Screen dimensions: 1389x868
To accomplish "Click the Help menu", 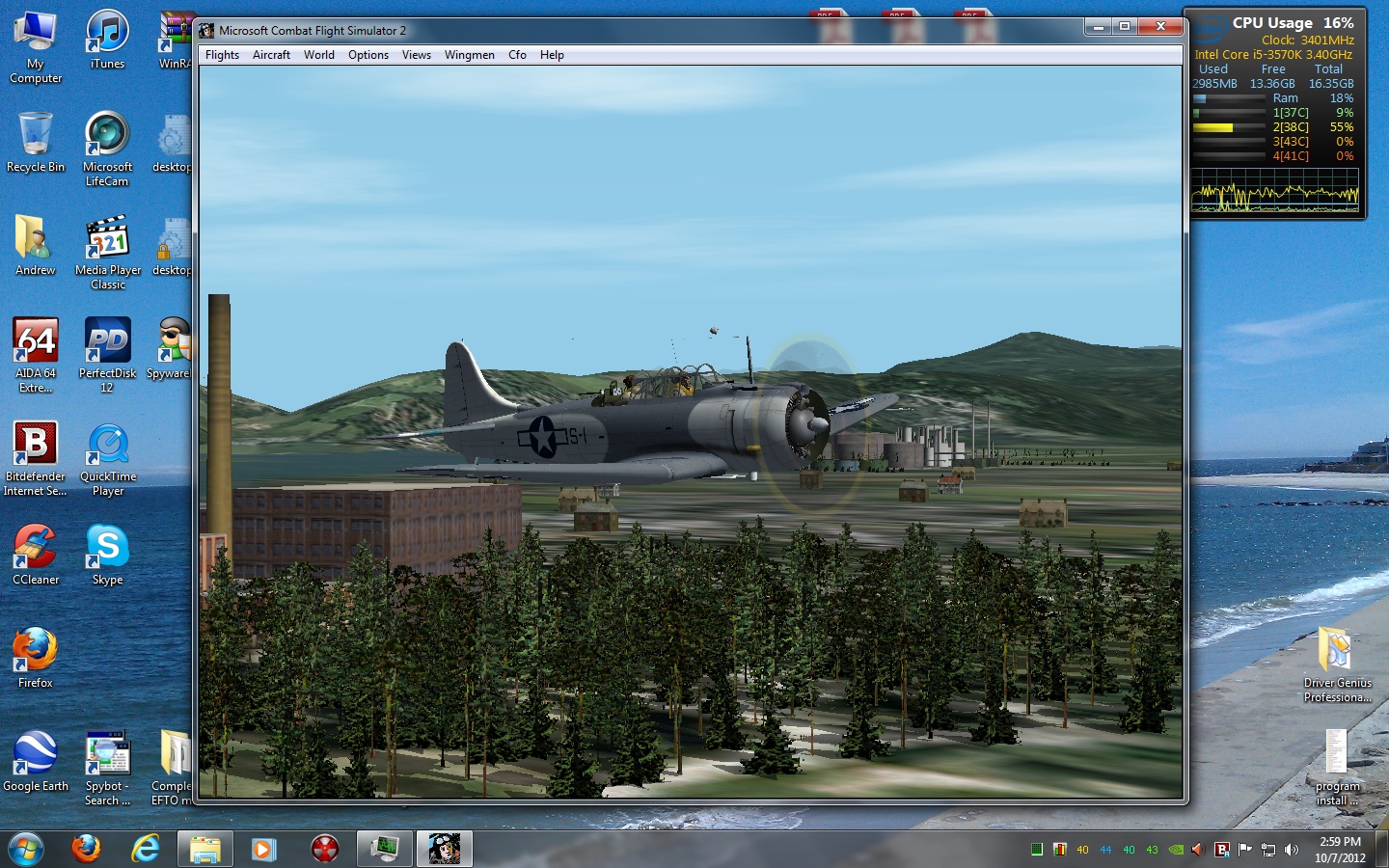I will coord(552,55).
